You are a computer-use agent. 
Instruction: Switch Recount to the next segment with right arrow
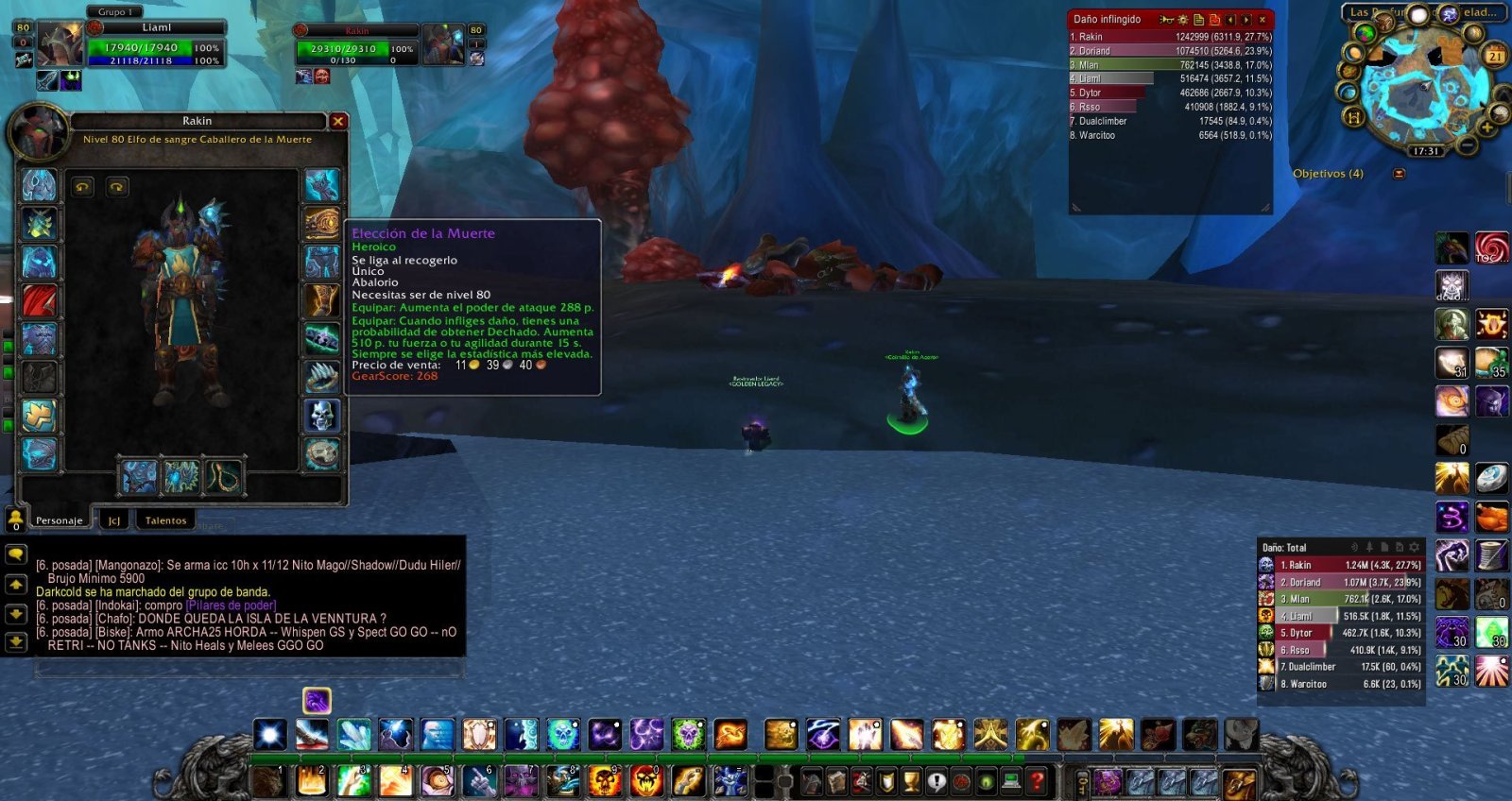[1246, 18]
